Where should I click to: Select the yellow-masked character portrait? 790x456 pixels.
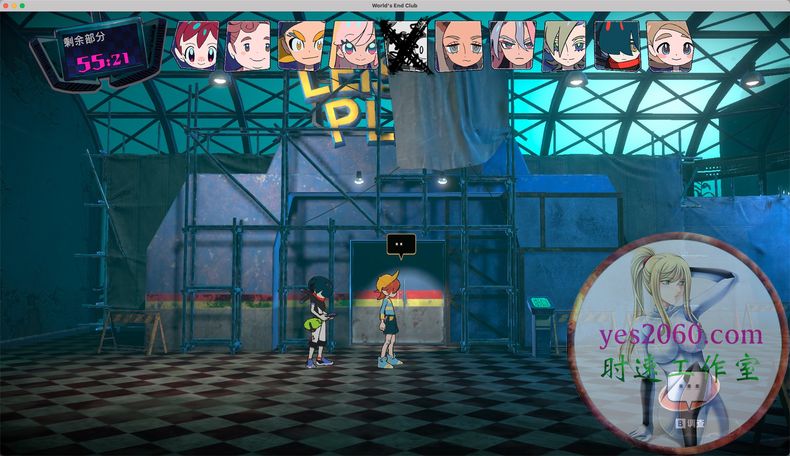[x=300, y=46]
